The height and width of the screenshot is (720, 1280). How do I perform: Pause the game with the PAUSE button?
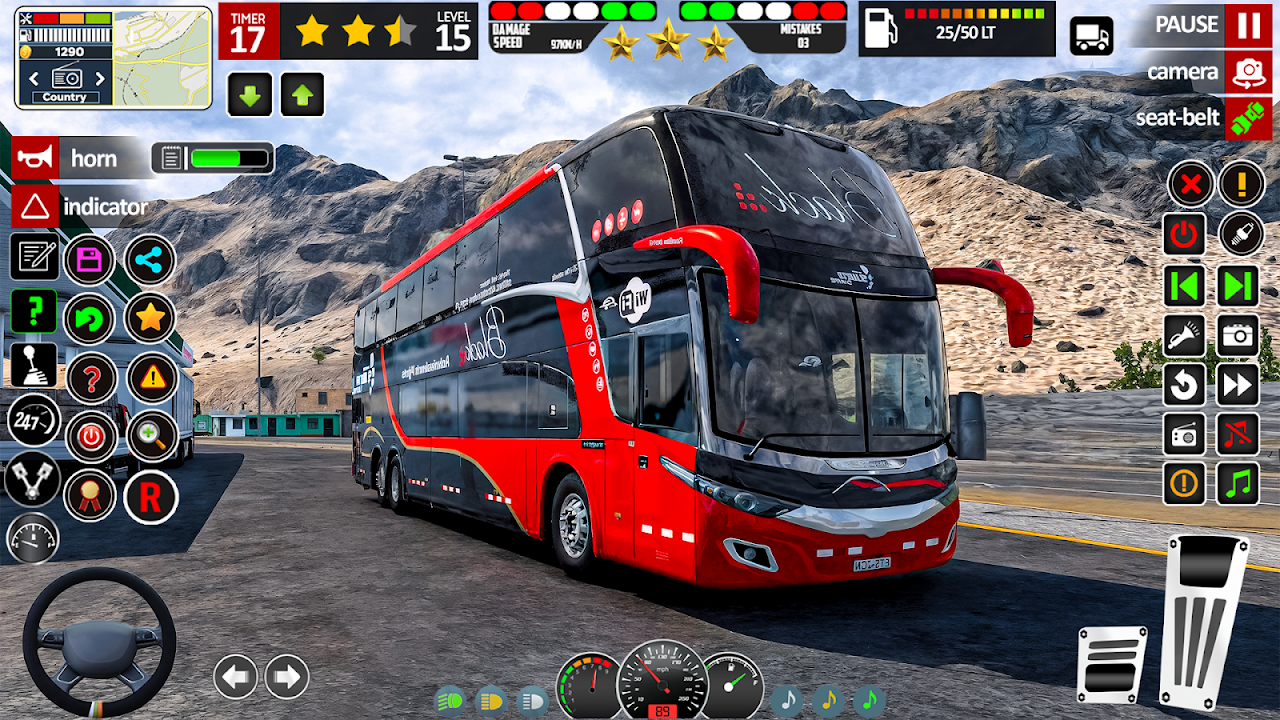tap(1248, 25)
